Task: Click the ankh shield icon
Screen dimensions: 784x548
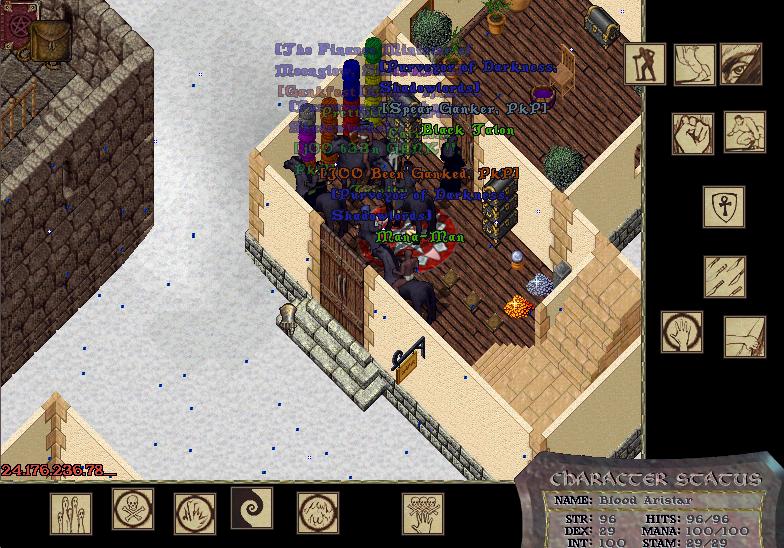Action: pyautogui.click(x=723, y=207)
